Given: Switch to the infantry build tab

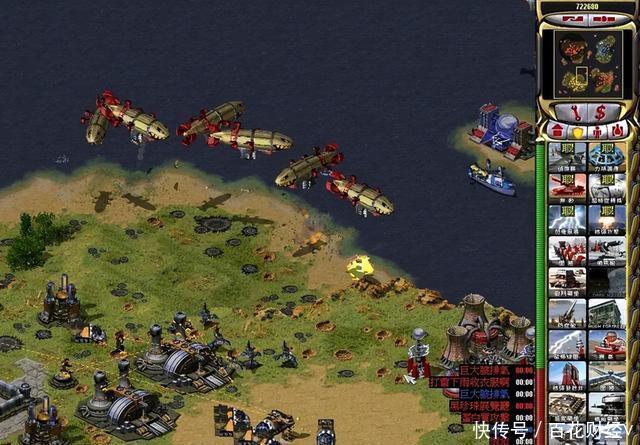Looking at the screenshot, I should coord(597,132).
